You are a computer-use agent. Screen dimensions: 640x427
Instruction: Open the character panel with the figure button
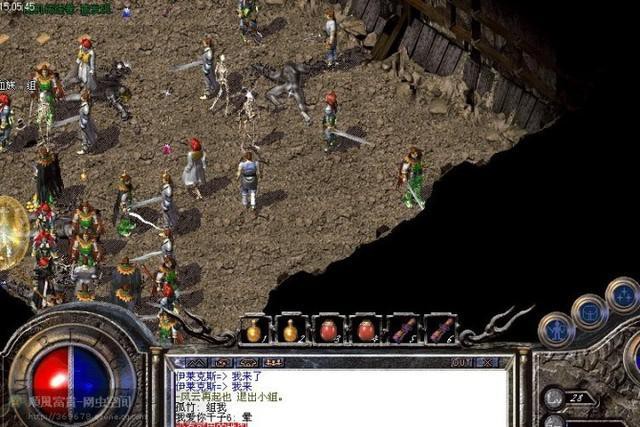(555, 329)
